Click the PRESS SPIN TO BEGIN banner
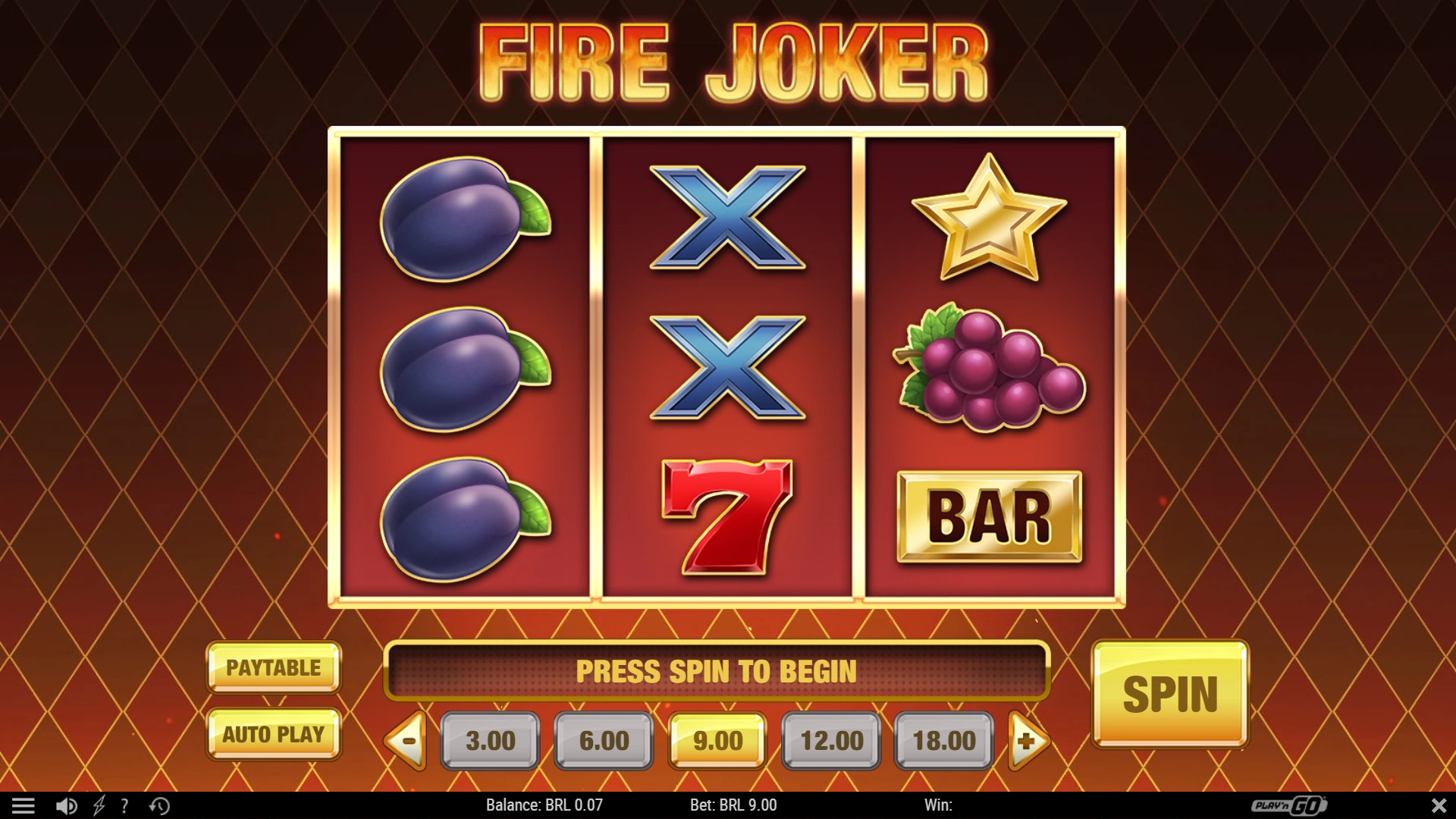Screen dimensions: 1456x819 coord(717,672)
